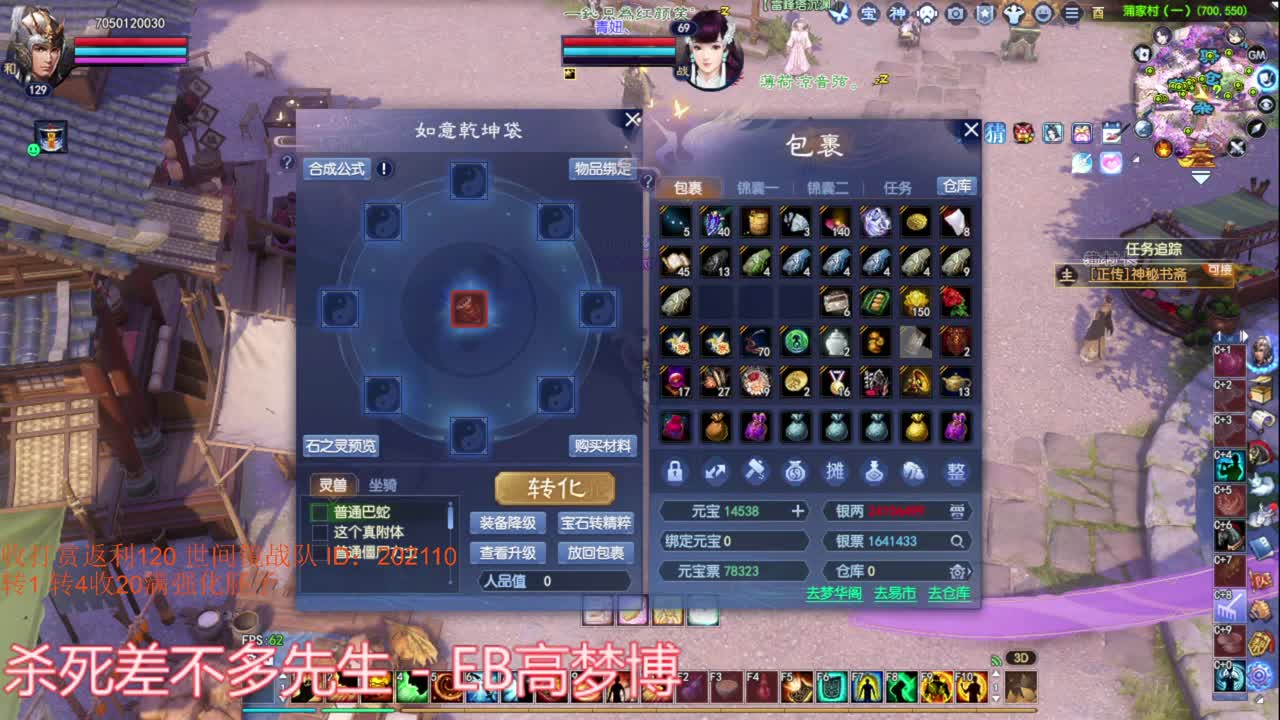Open the 银票 magnifier search icon
This screenshot has height=720, width=1280.
tap(958, 541)
